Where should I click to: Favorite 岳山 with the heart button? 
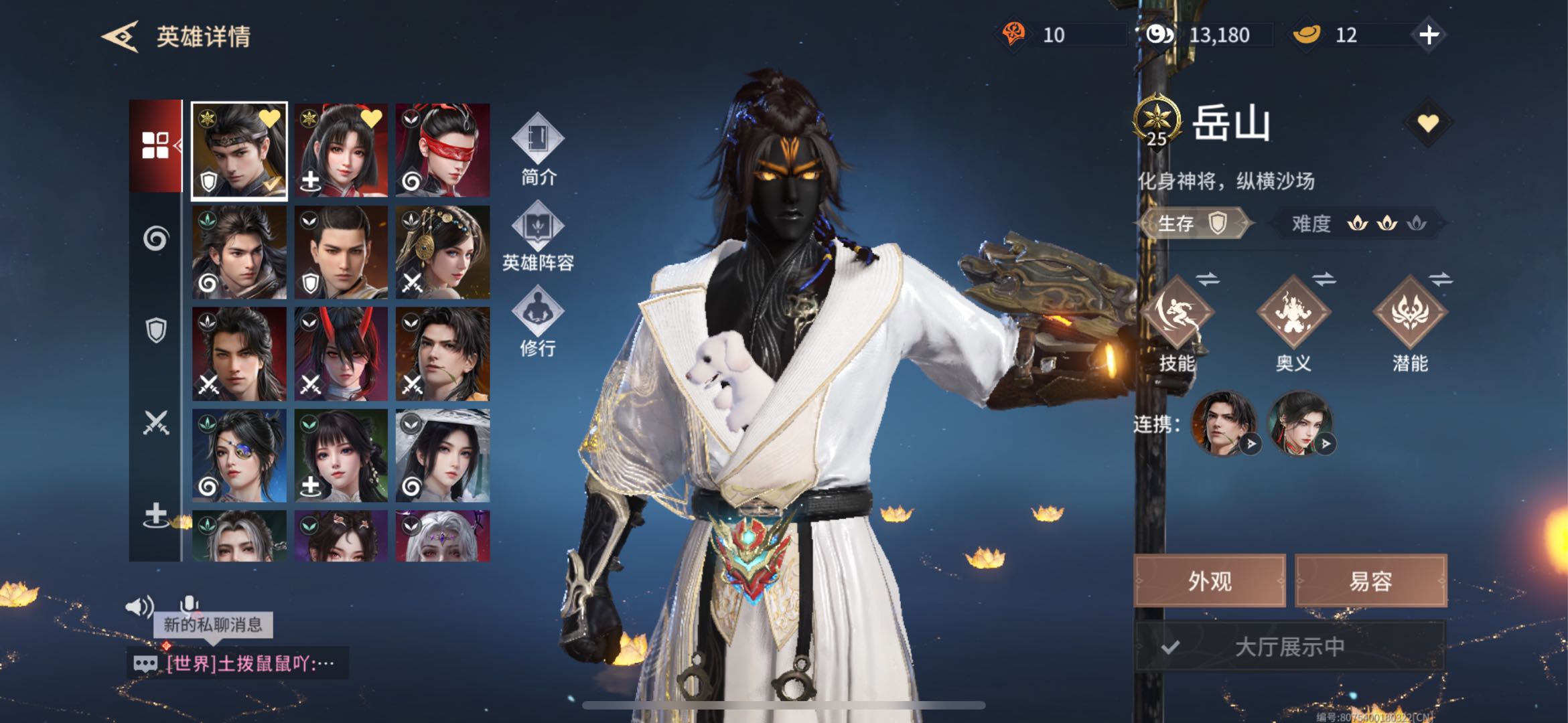point(1427,123)
